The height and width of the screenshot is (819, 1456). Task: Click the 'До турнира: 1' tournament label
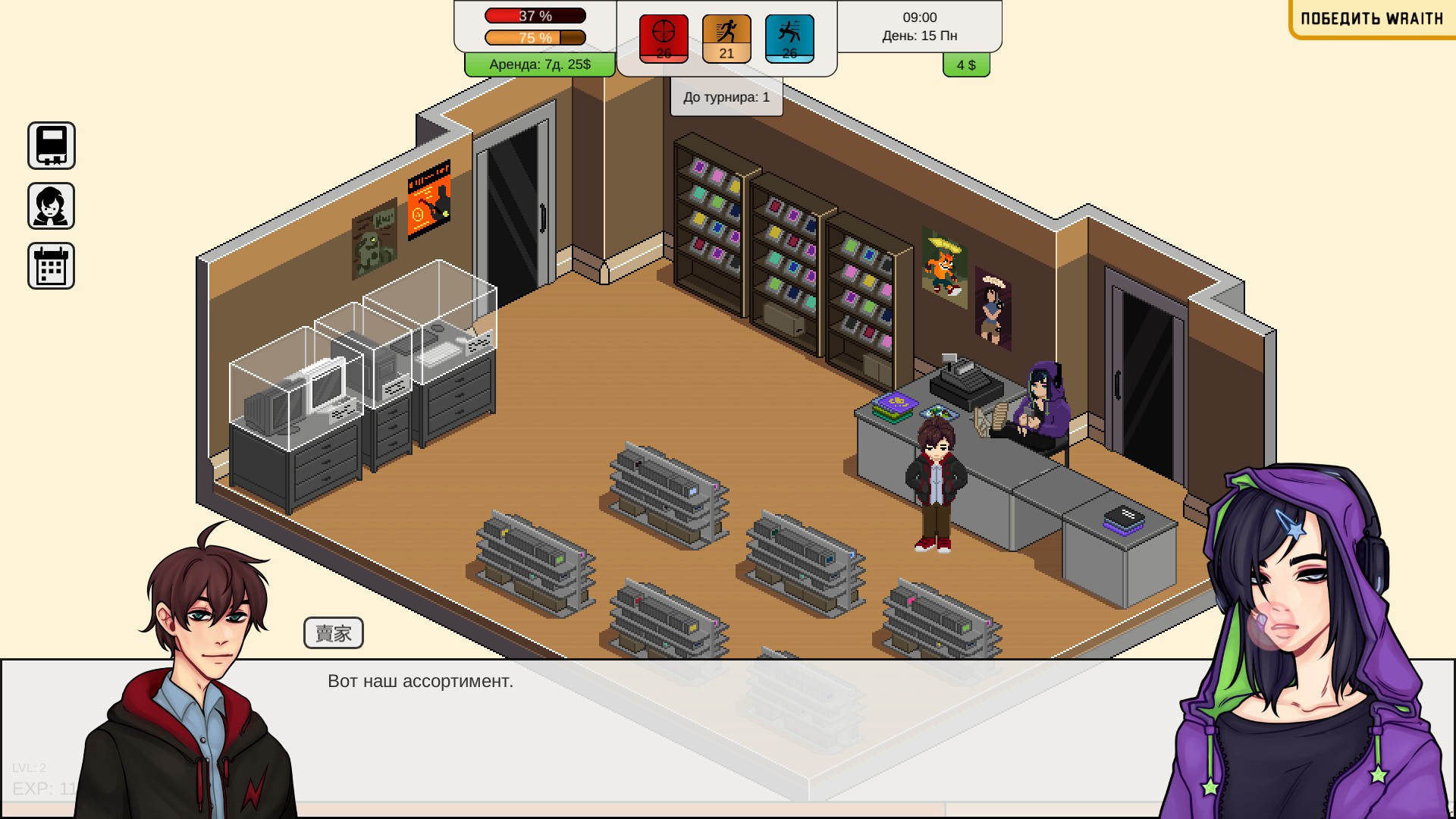pyautogui.click(x=726, y=97)
